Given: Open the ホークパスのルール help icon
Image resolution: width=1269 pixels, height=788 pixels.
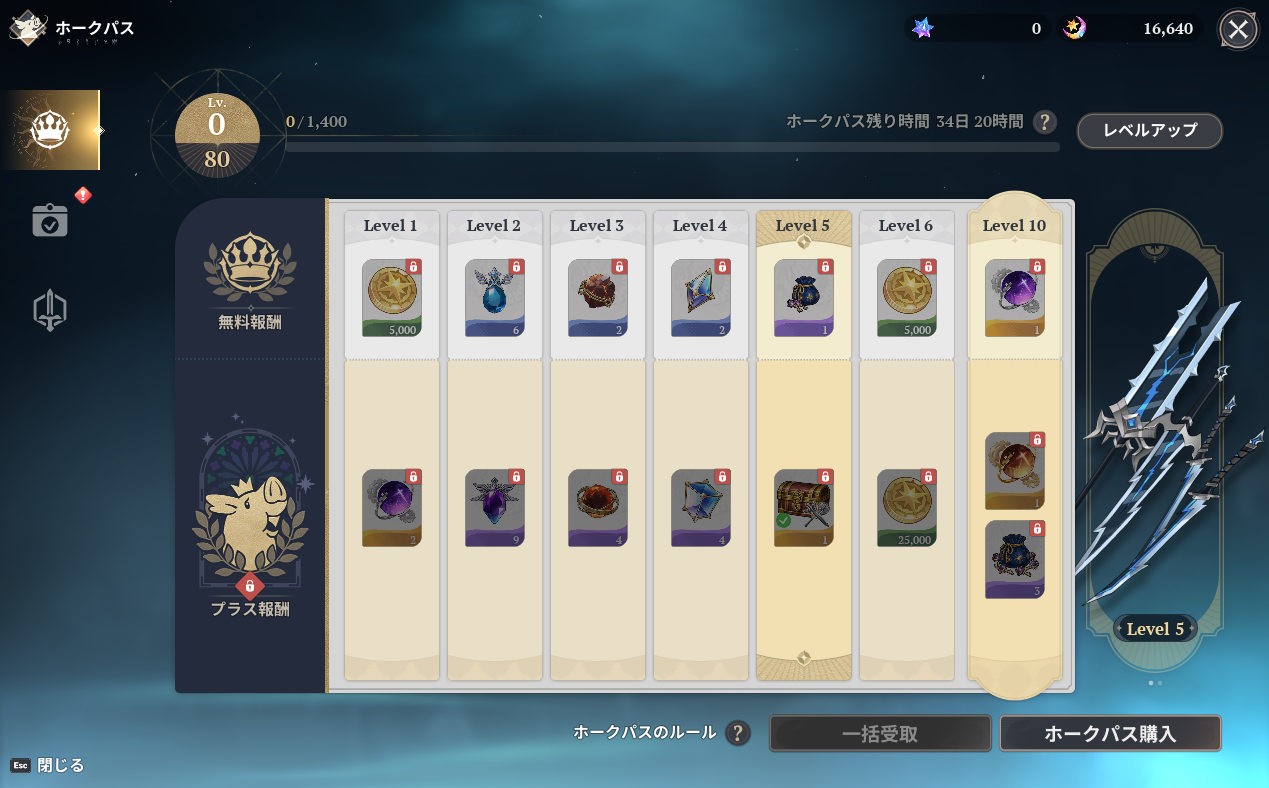Looking at the screenshot, I should (x=738, y=733).
